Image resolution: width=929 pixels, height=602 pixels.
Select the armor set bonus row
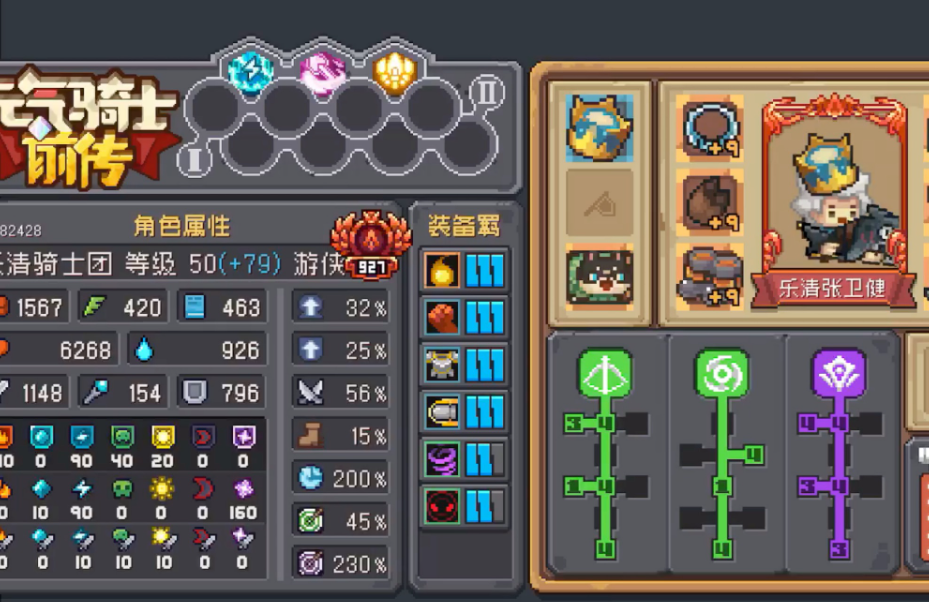click(465, 364)
